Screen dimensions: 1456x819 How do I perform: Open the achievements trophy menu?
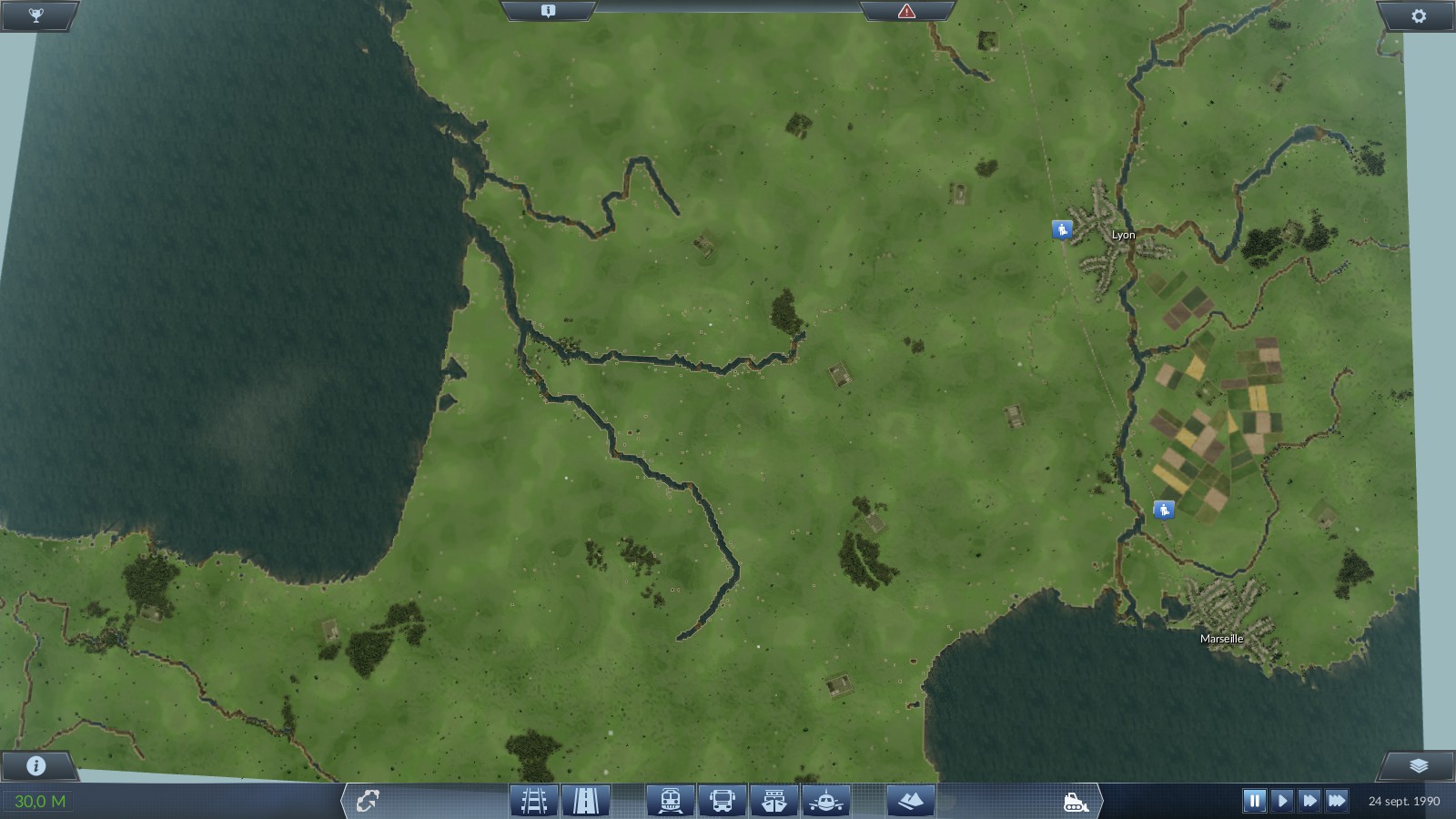pyautogui.click(x=36, y=15)
